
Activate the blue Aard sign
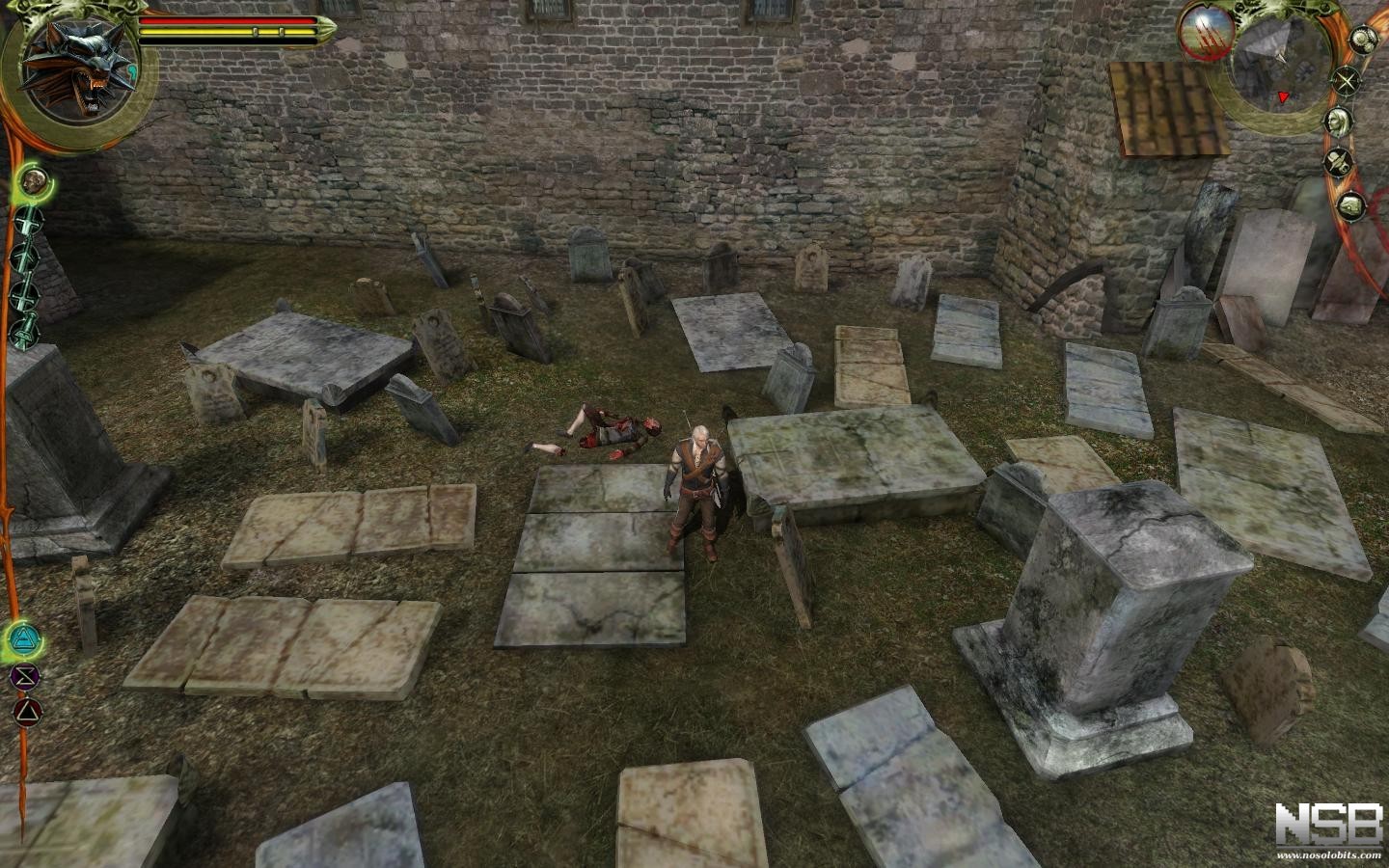pos(22,637)
